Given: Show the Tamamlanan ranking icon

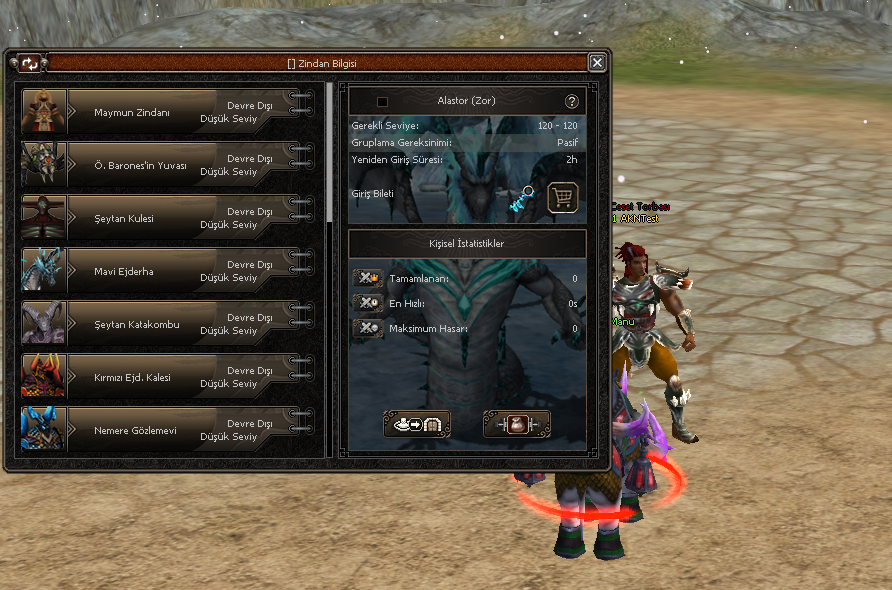Looking at the screenshot, I should click(x=368, y=278).
